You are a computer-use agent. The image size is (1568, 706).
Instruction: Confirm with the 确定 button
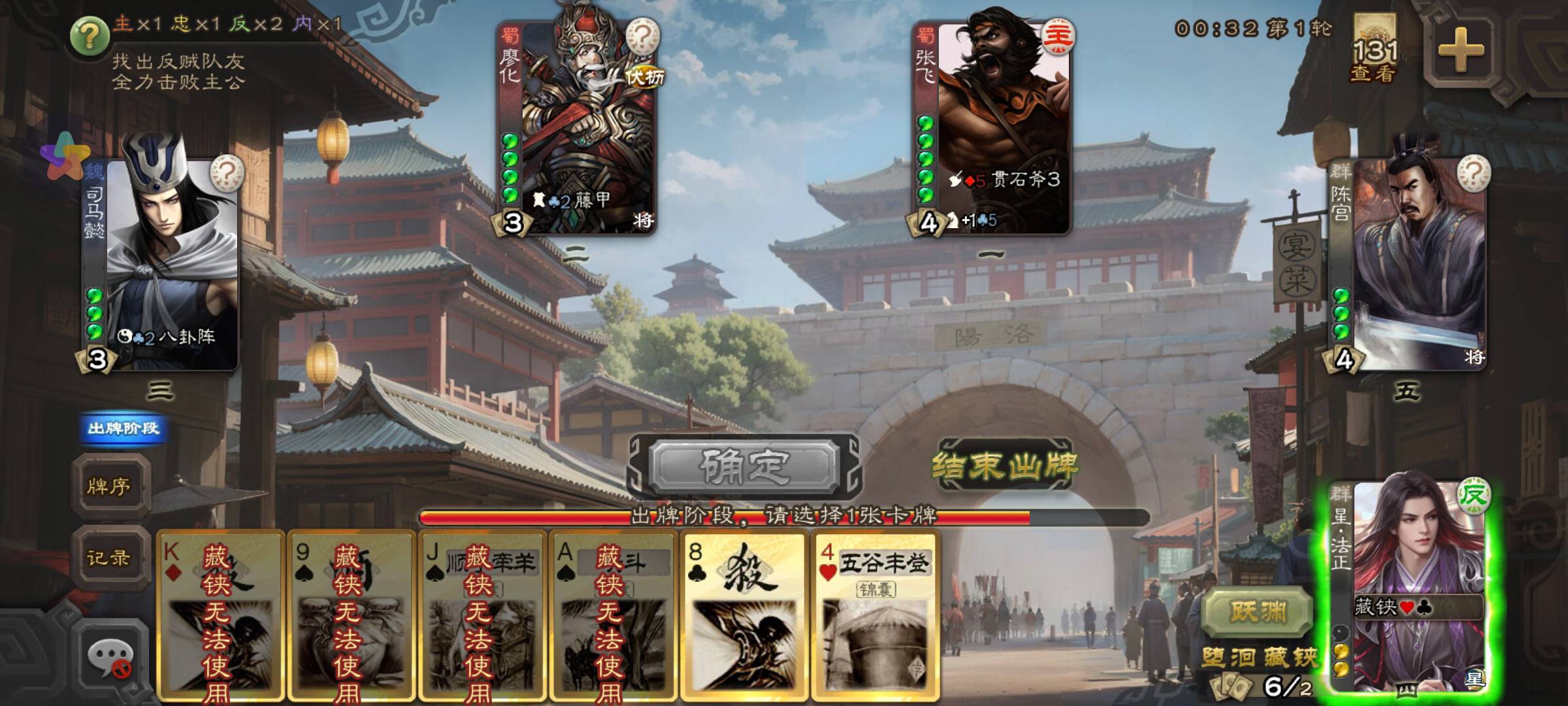pyautogui.click(x=744, y=466)
